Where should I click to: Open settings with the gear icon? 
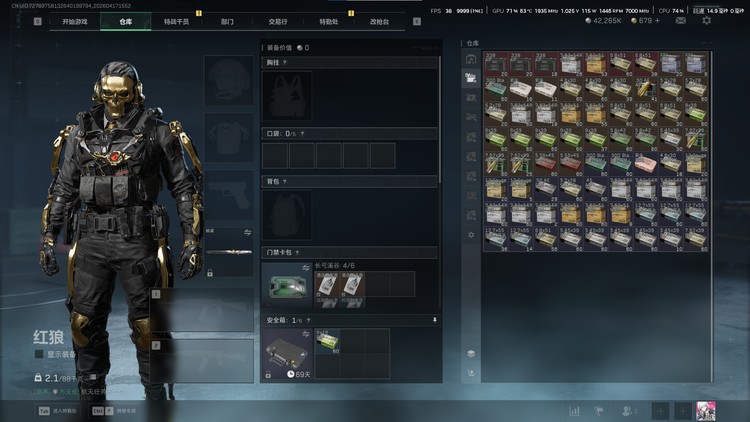click(x=707, y=20)
